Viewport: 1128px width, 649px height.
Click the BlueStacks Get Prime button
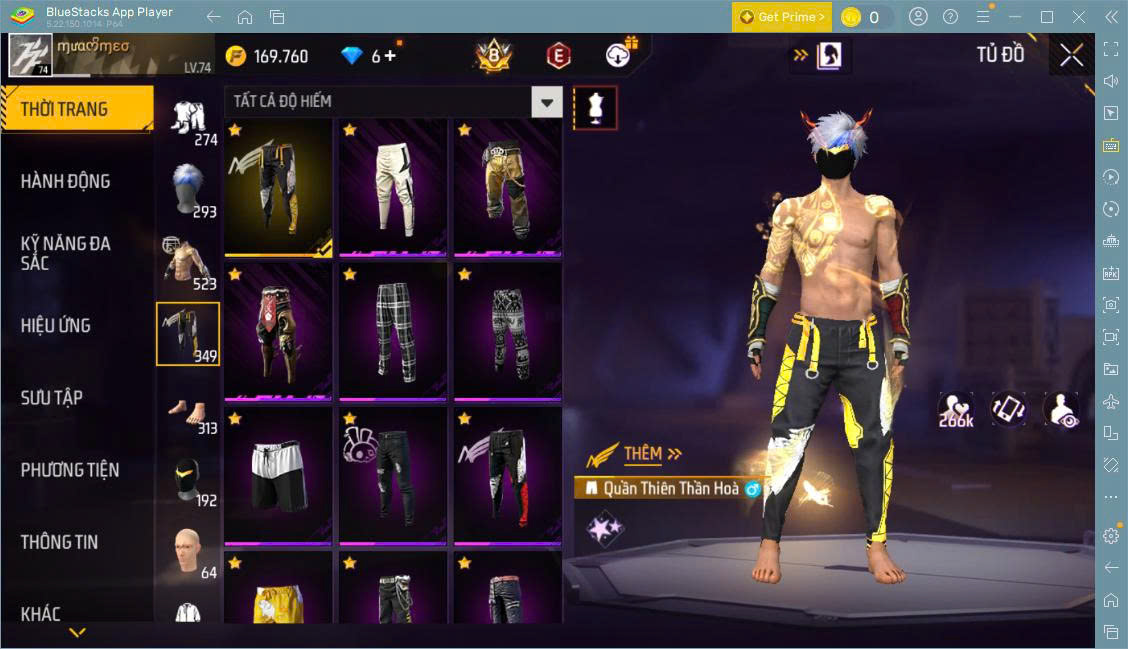point(781,17)
